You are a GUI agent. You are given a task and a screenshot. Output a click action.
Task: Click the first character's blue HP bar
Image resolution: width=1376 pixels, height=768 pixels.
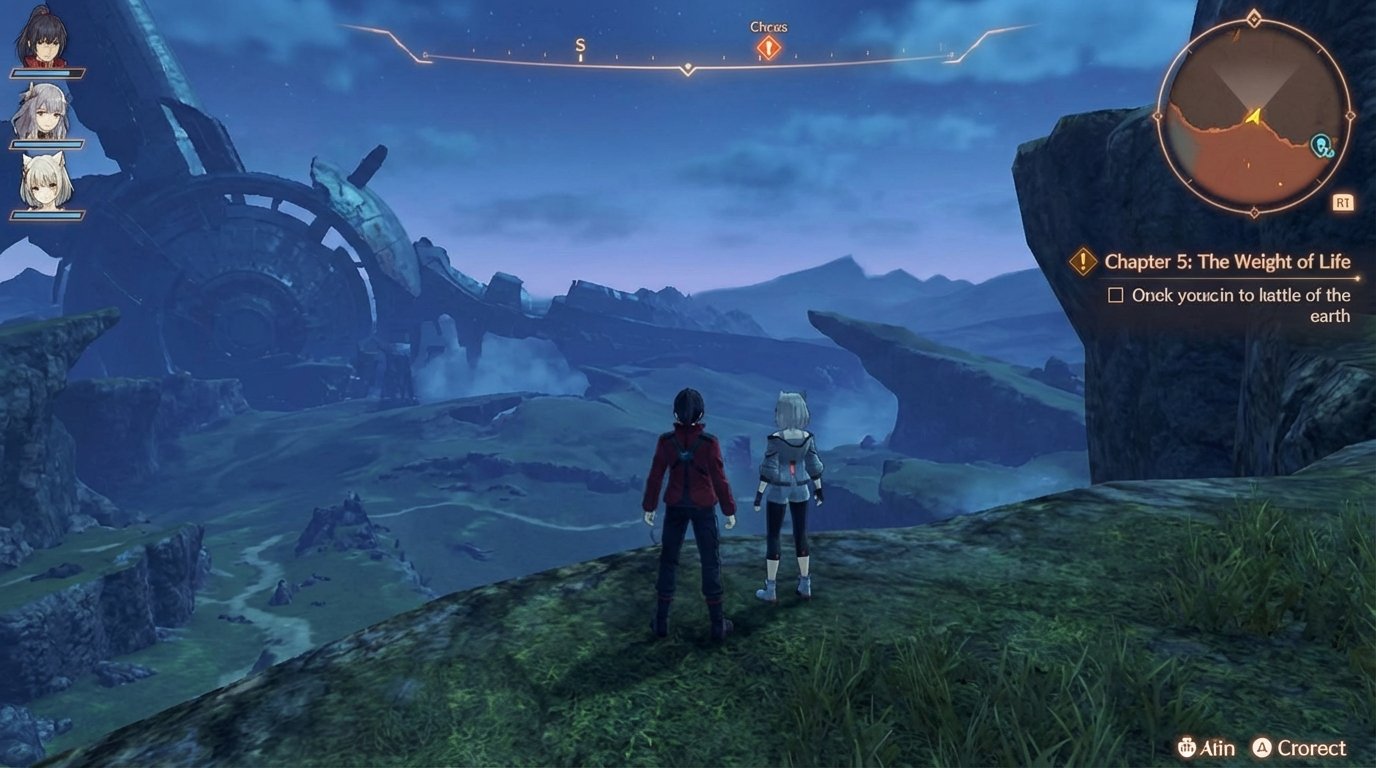pyautogui.click(x=47, y=73)
